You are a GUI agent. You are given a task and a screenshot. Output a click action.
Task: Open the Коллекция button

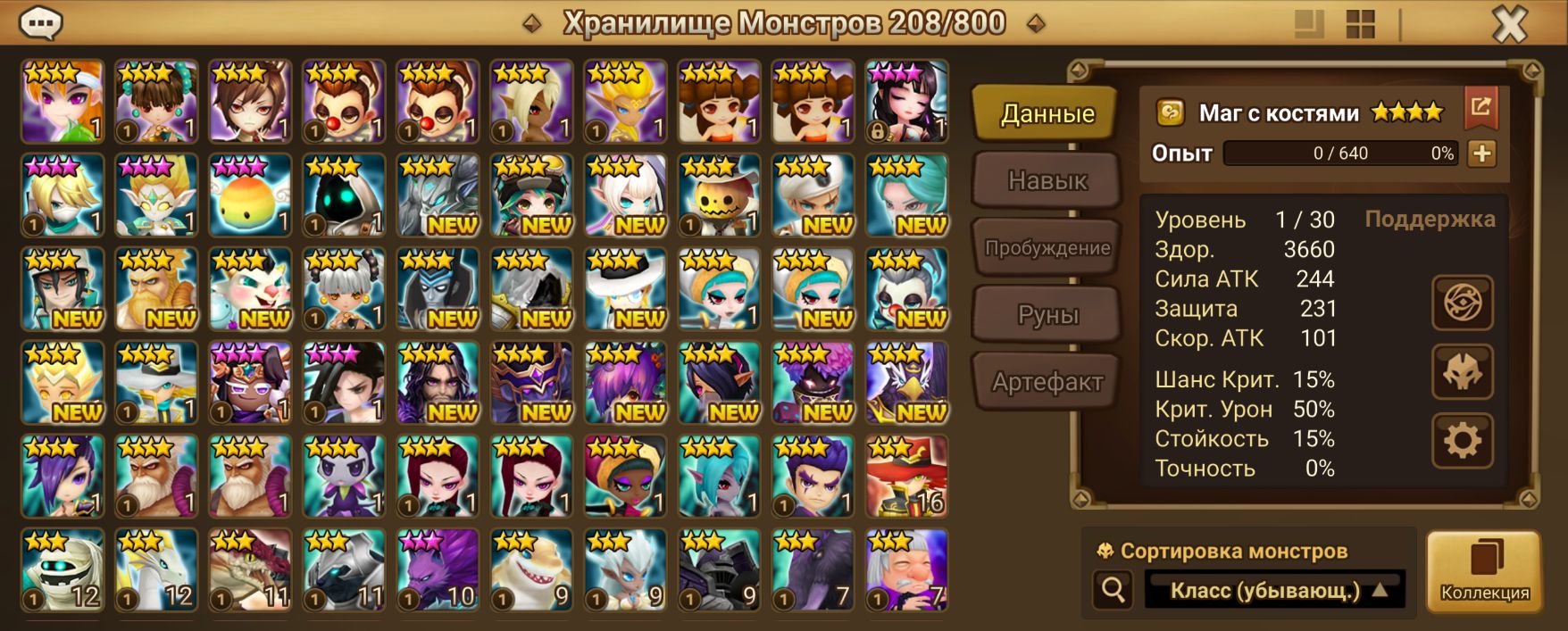pos(1484,571)
